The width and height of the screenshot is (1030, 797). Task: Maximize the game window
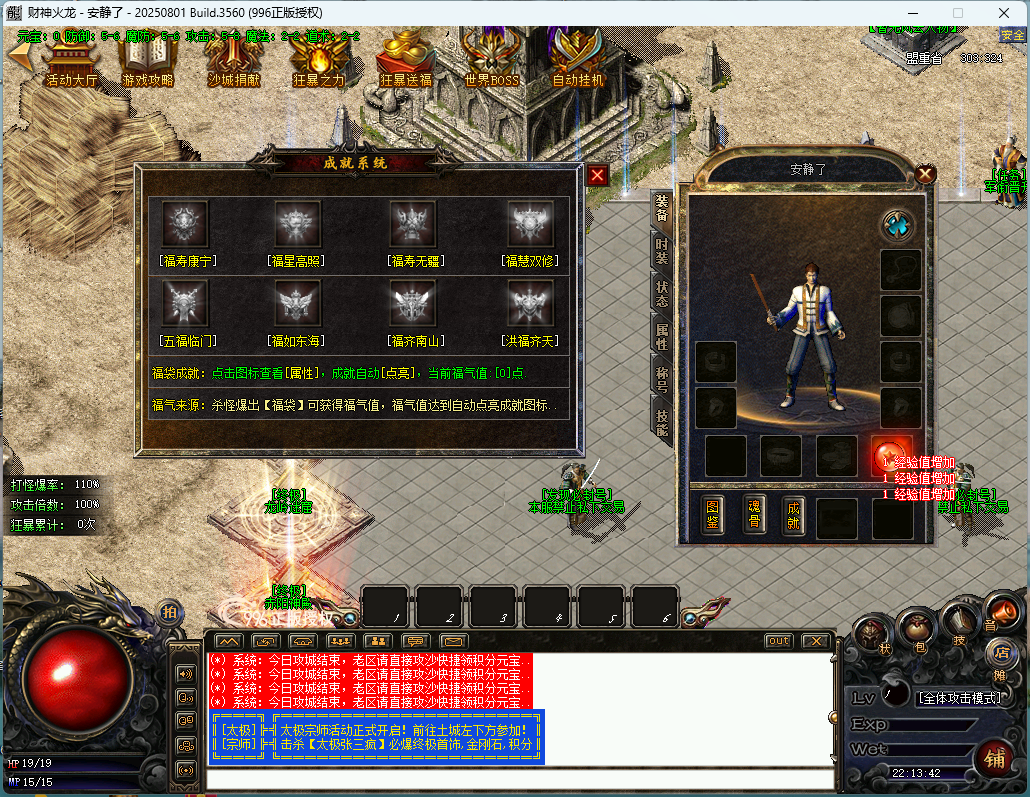click(x=957, y=13)
